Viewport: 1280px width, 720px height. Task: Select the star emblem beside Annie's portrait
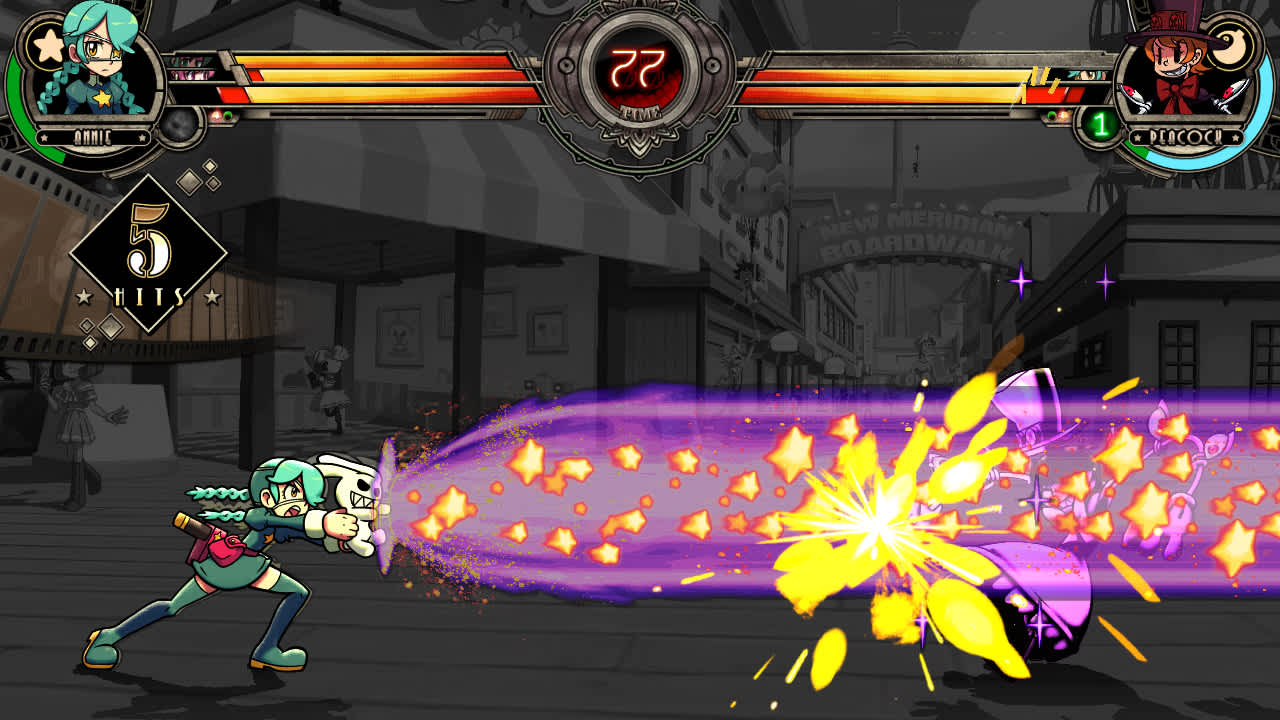[x=49, y=44]
